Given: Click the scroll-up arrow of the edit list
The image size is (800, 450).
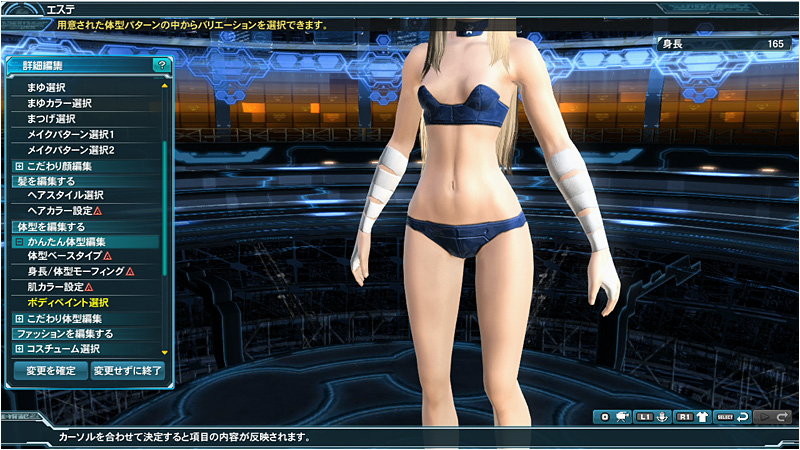Looking at the screenshot, I should 165,84.
